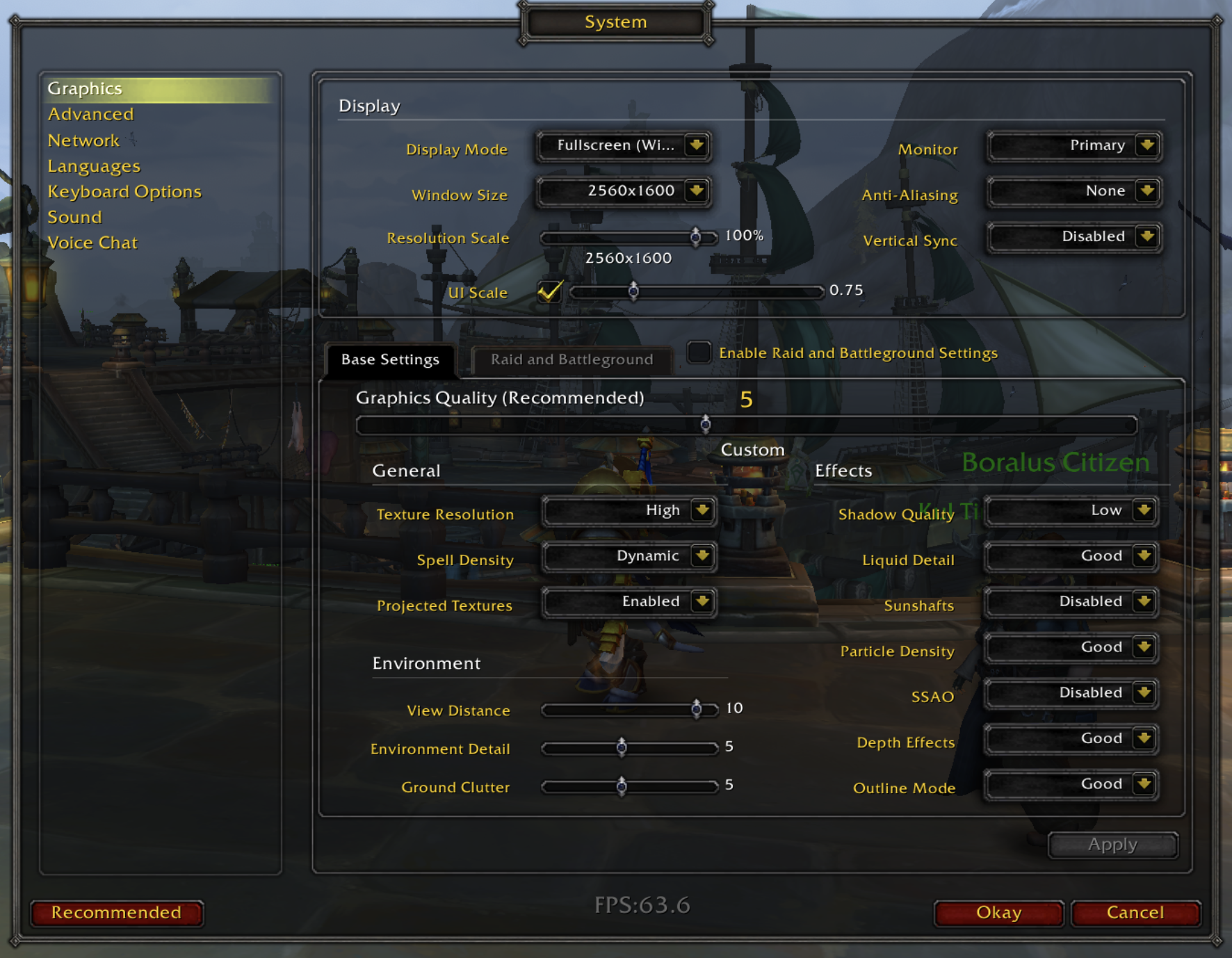Switch to the Raid and Battleground tab

coord(572,359)
